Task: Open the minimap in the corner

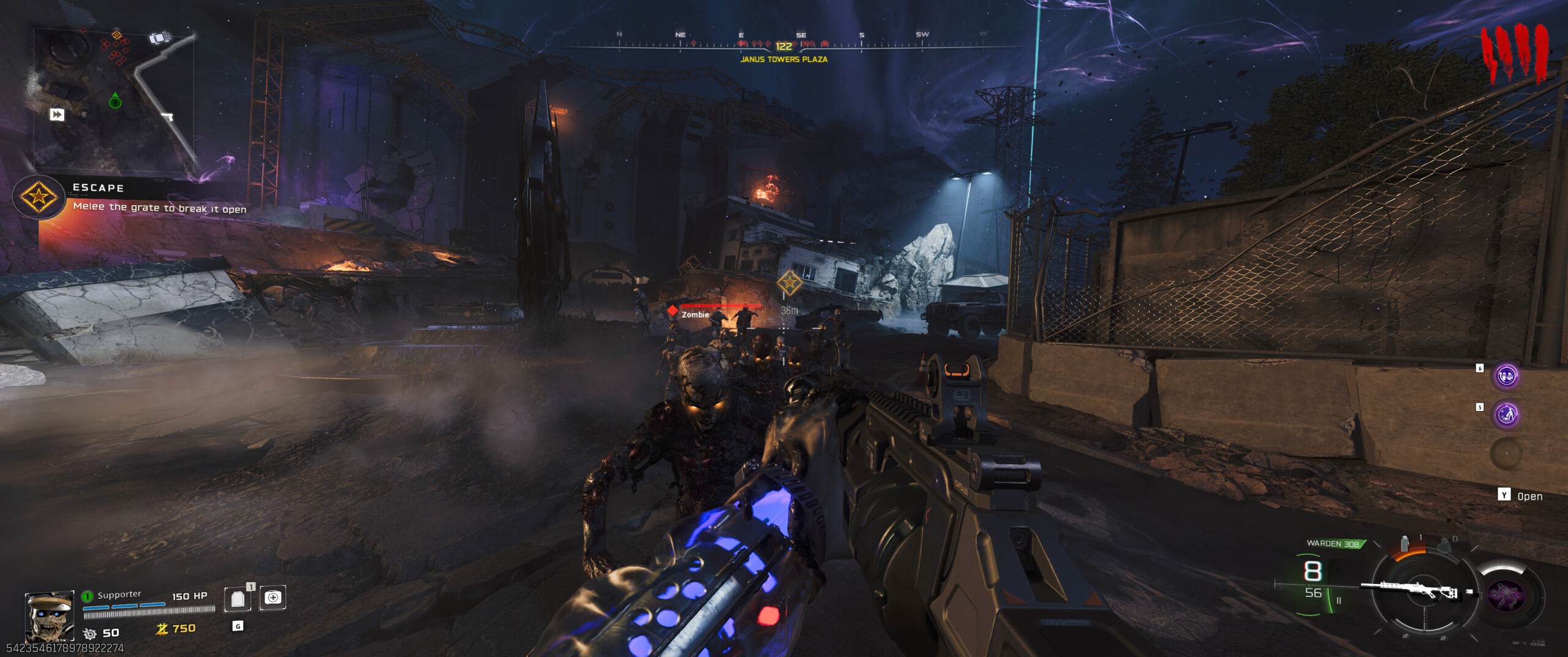Action: [115, 98]
